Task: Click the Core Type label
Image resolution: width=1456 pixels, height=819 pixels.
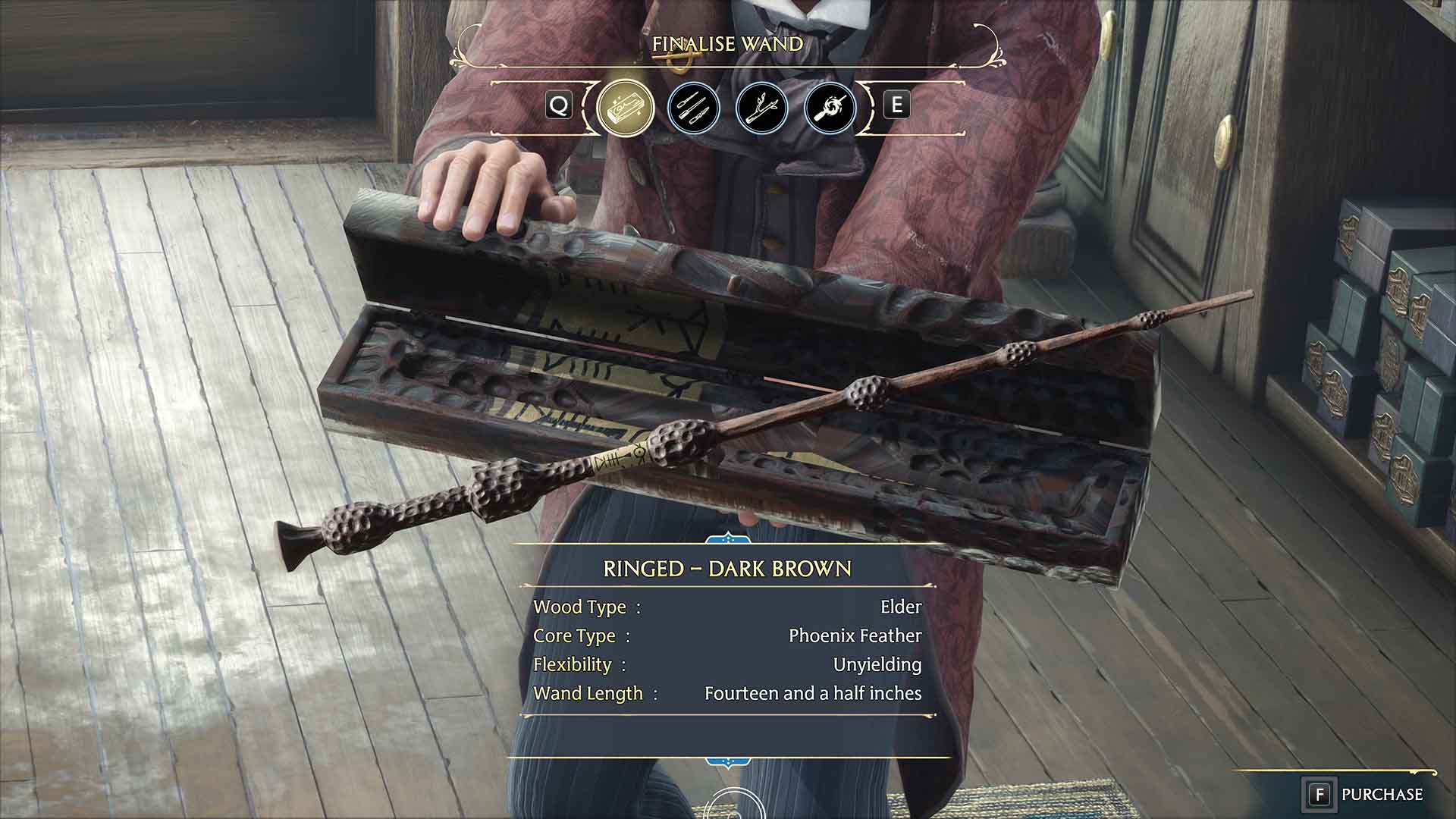Action: click(575, 635)
